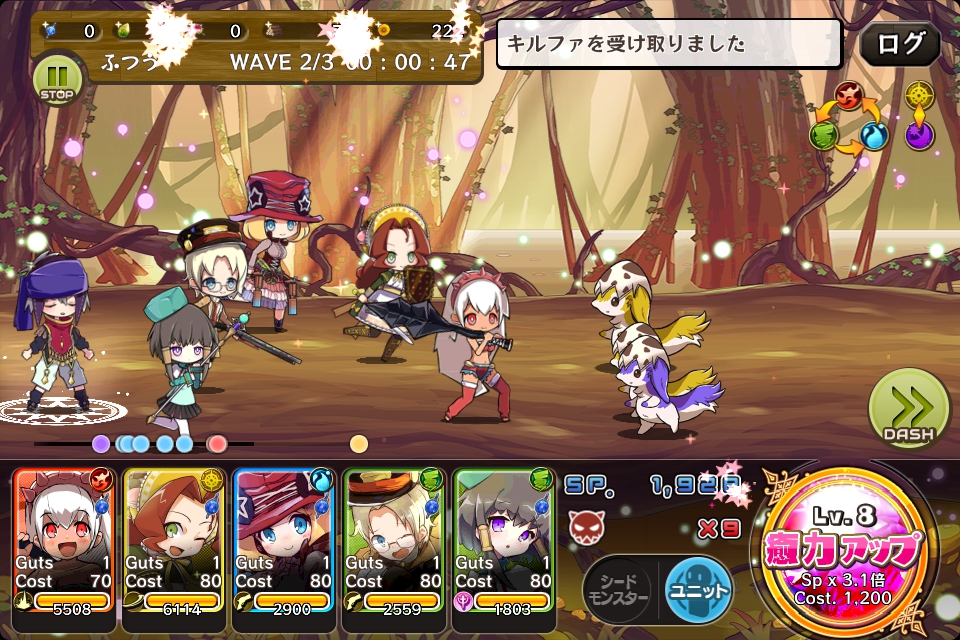Image resolution: width=960 pixels, height=640 pixels.
Task: Switch to the ユニット tab
Action: pos(698,590)
